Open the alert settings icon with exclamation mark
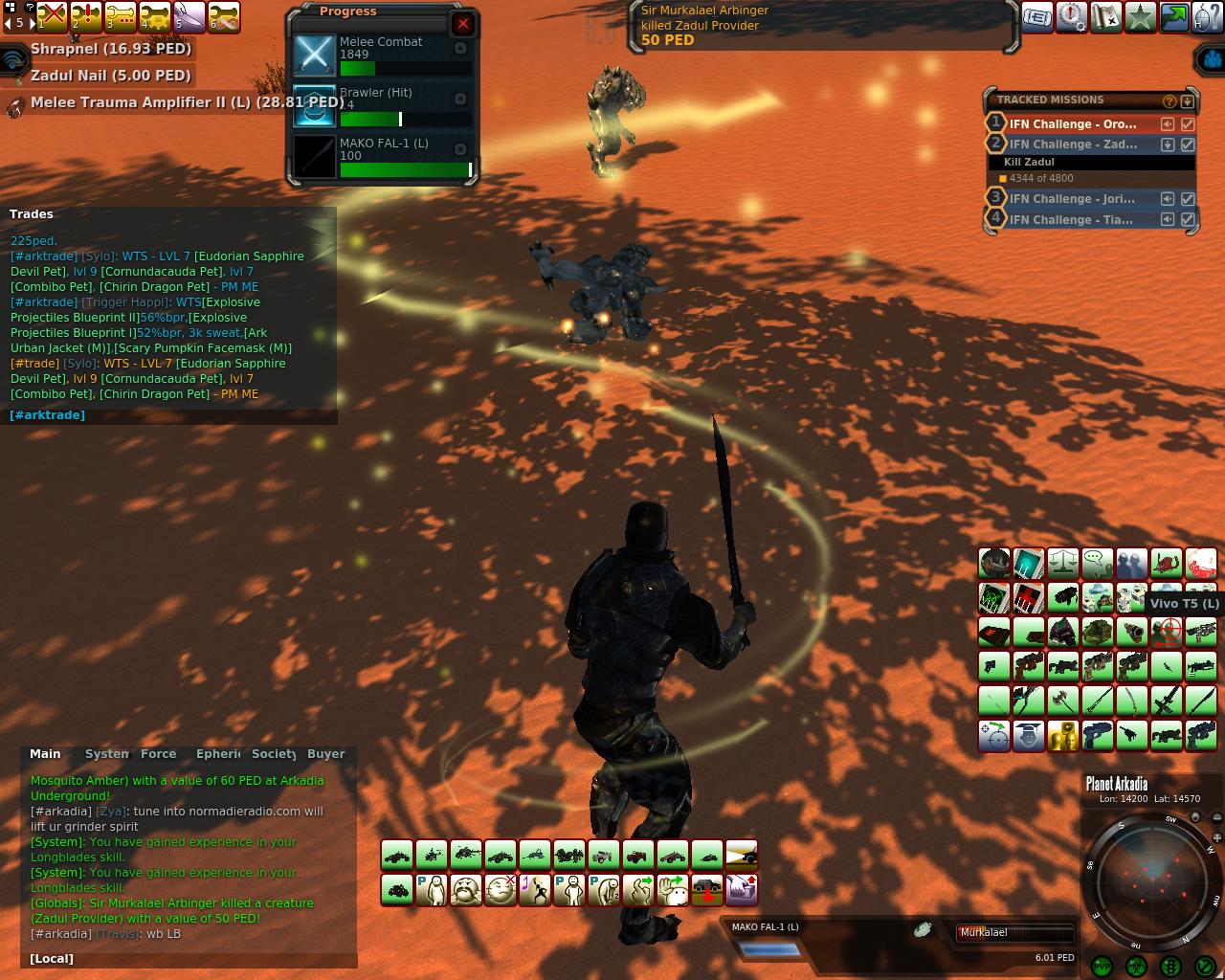The width and height of the screenshot is (1225, 980). tap(1072, 17)
